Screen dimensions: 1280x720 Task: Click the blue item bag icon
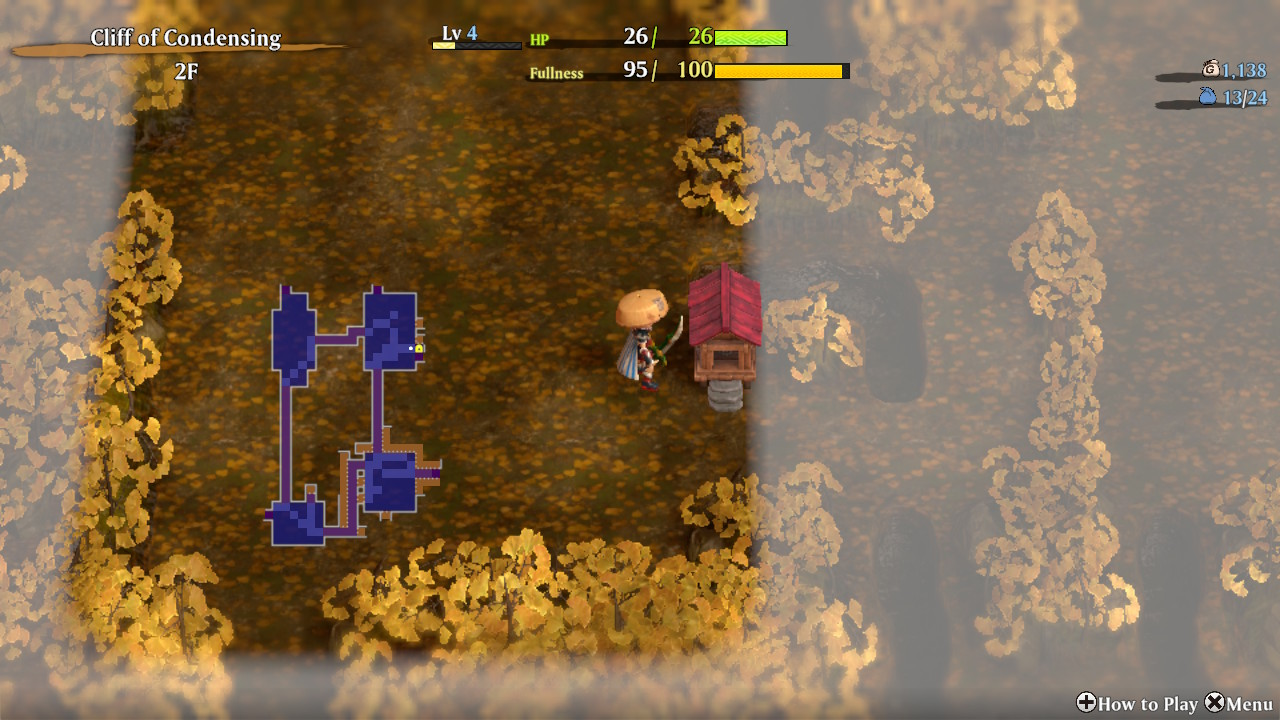point(1207,97)
